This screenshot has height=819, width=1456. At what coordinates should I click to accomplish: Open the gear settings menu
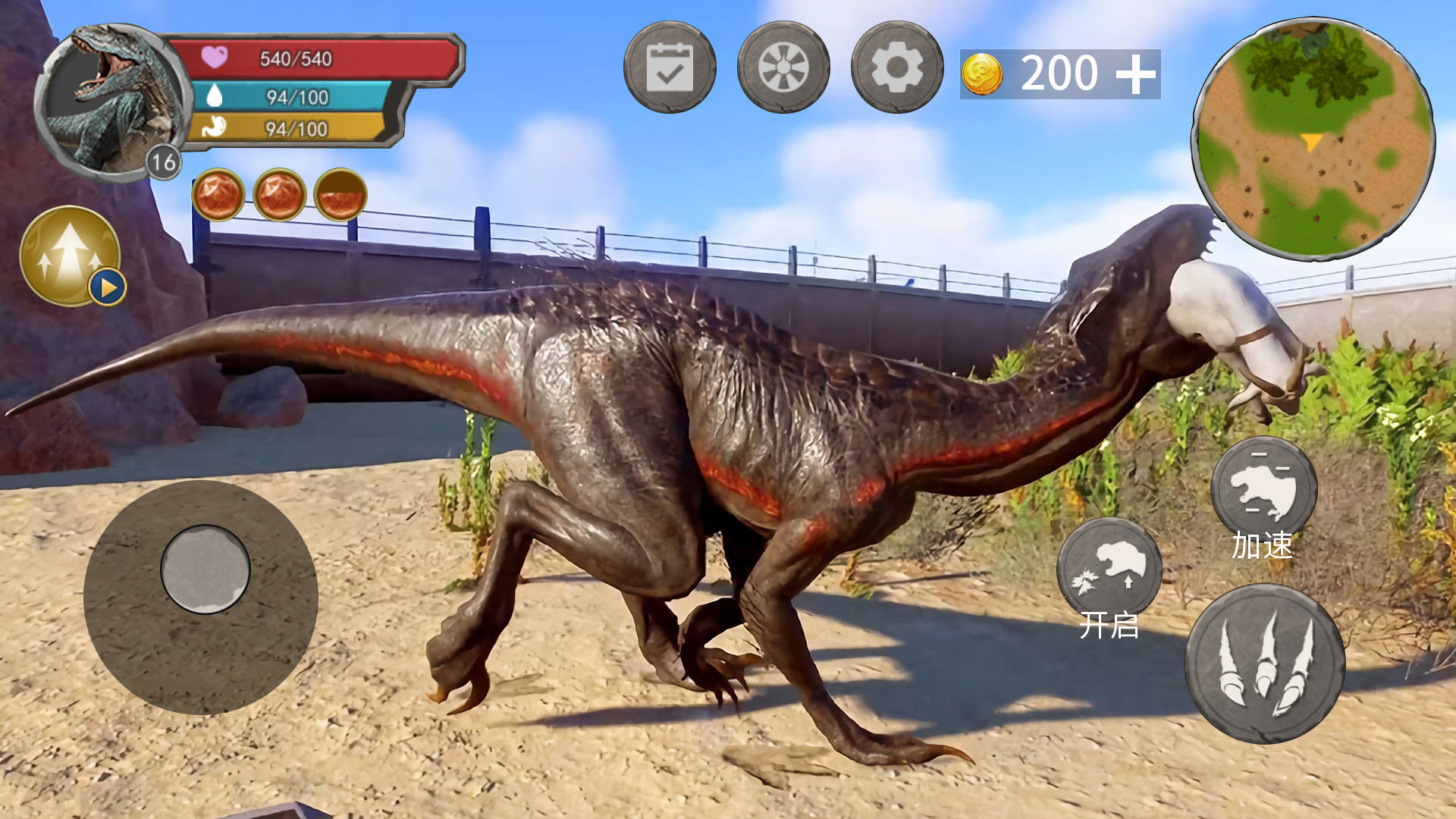point(897,67)
